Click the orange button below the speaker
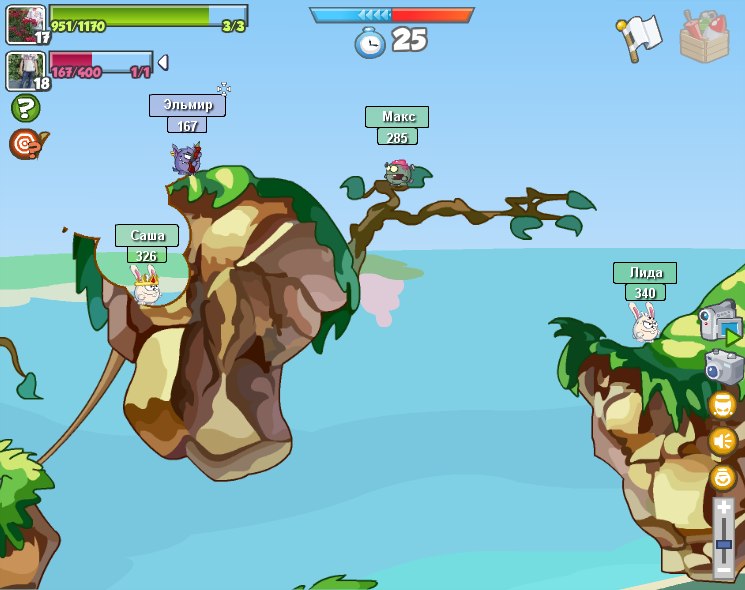745x590 pixels. 722,477
